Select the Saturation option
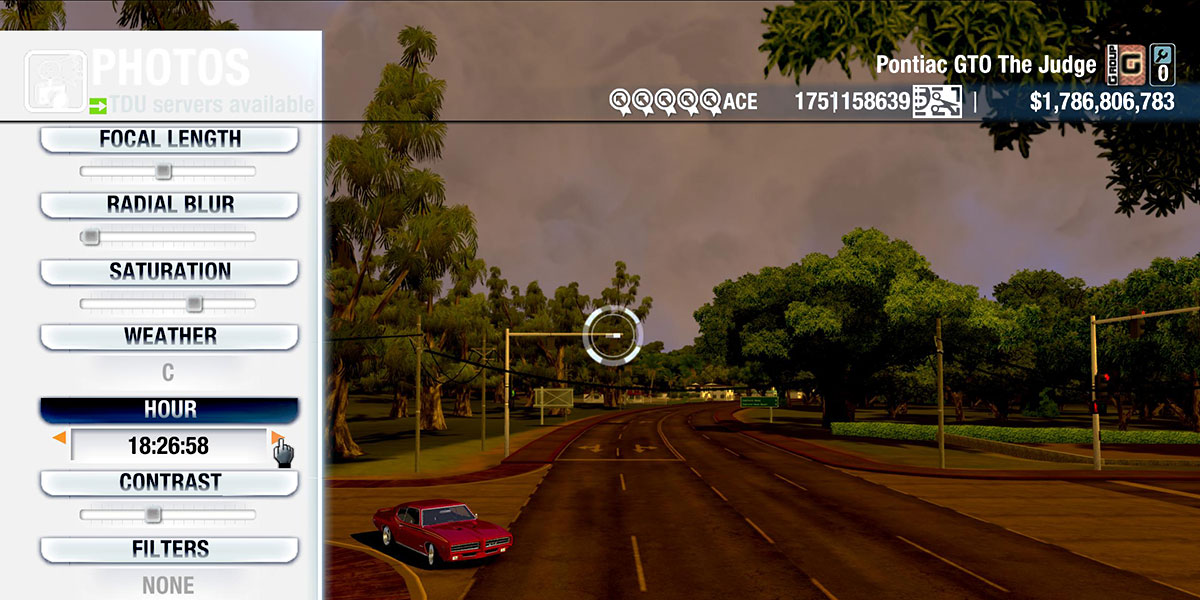 (x=169, y=271)
